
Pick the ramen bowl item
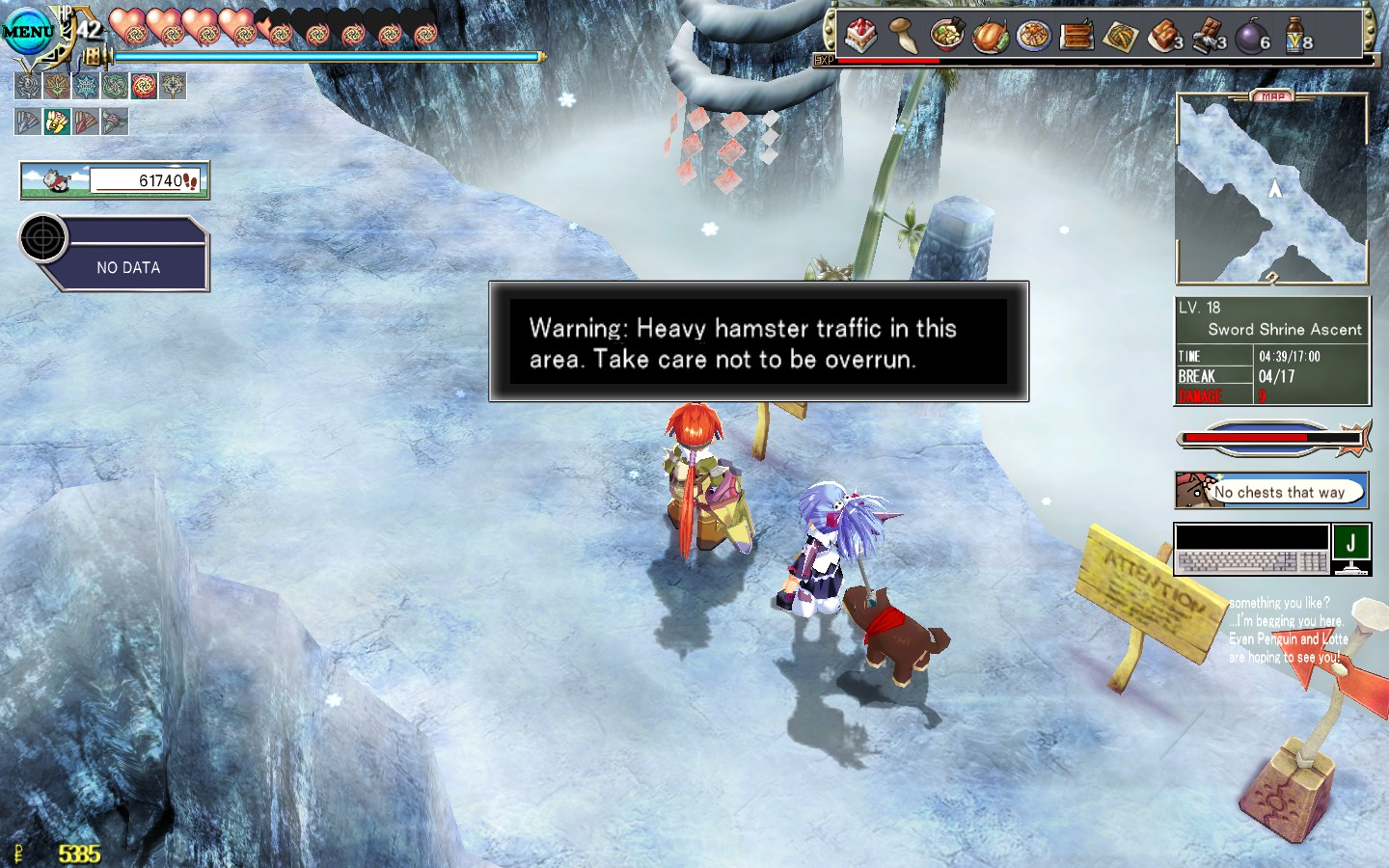946,36
